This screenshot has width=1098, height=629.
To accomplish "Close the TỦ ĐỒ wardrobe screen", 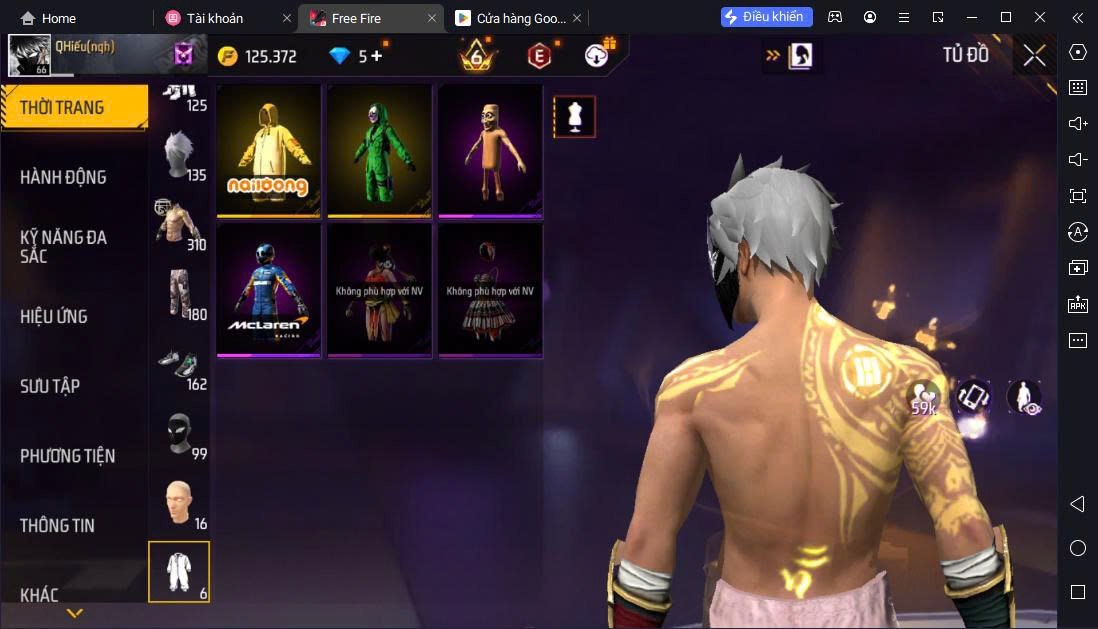I will (x=1034, y=56).
